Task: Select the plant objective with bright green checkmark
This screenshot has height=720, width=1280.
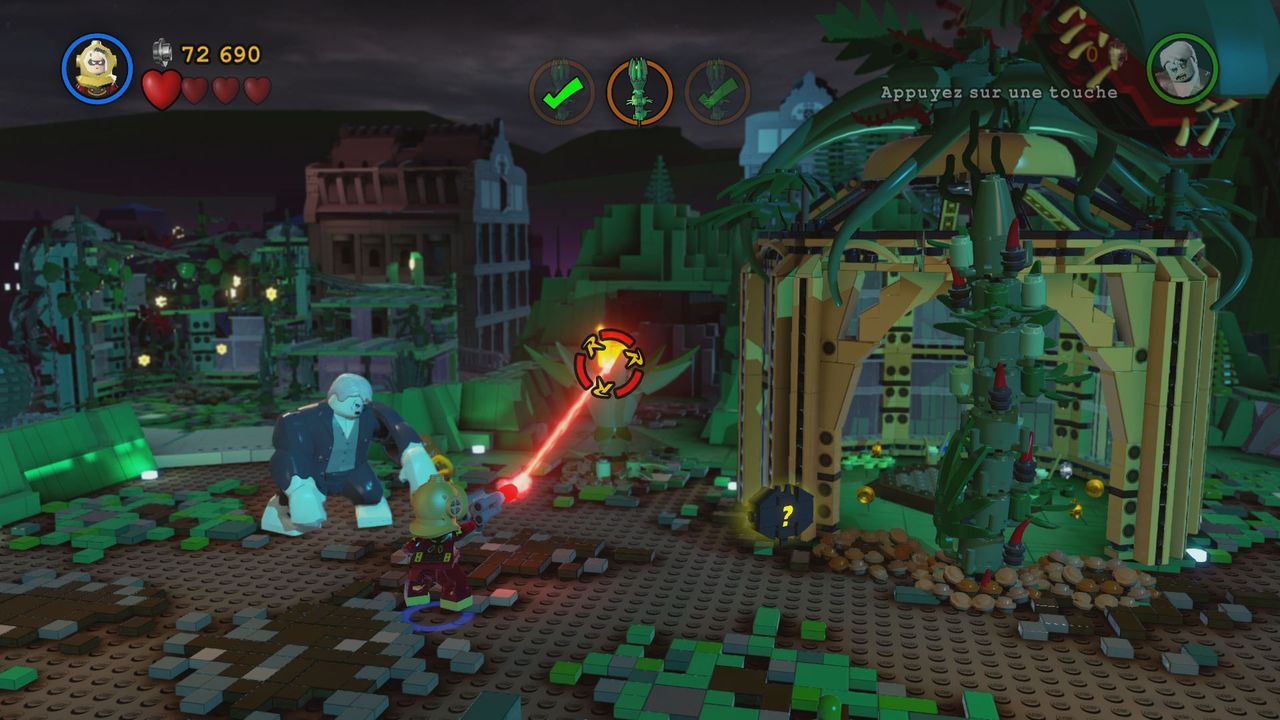Action: [x=561, y=92]
